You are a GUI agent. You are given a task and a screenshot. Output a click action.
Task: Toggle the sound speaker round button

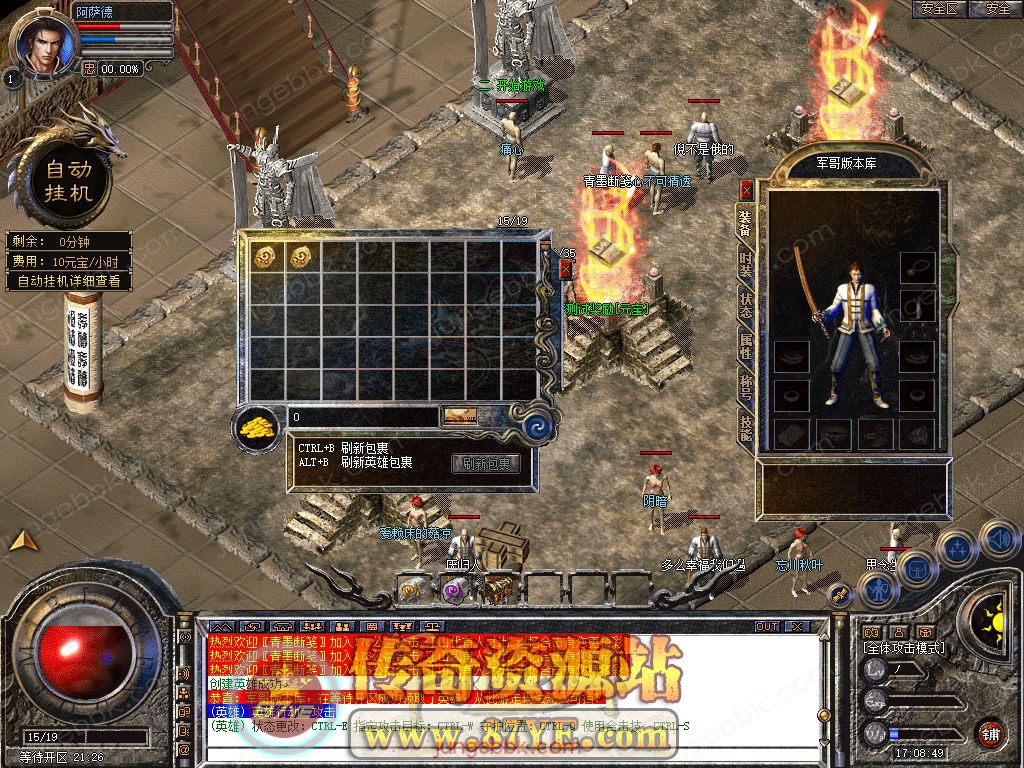point(999,540)
